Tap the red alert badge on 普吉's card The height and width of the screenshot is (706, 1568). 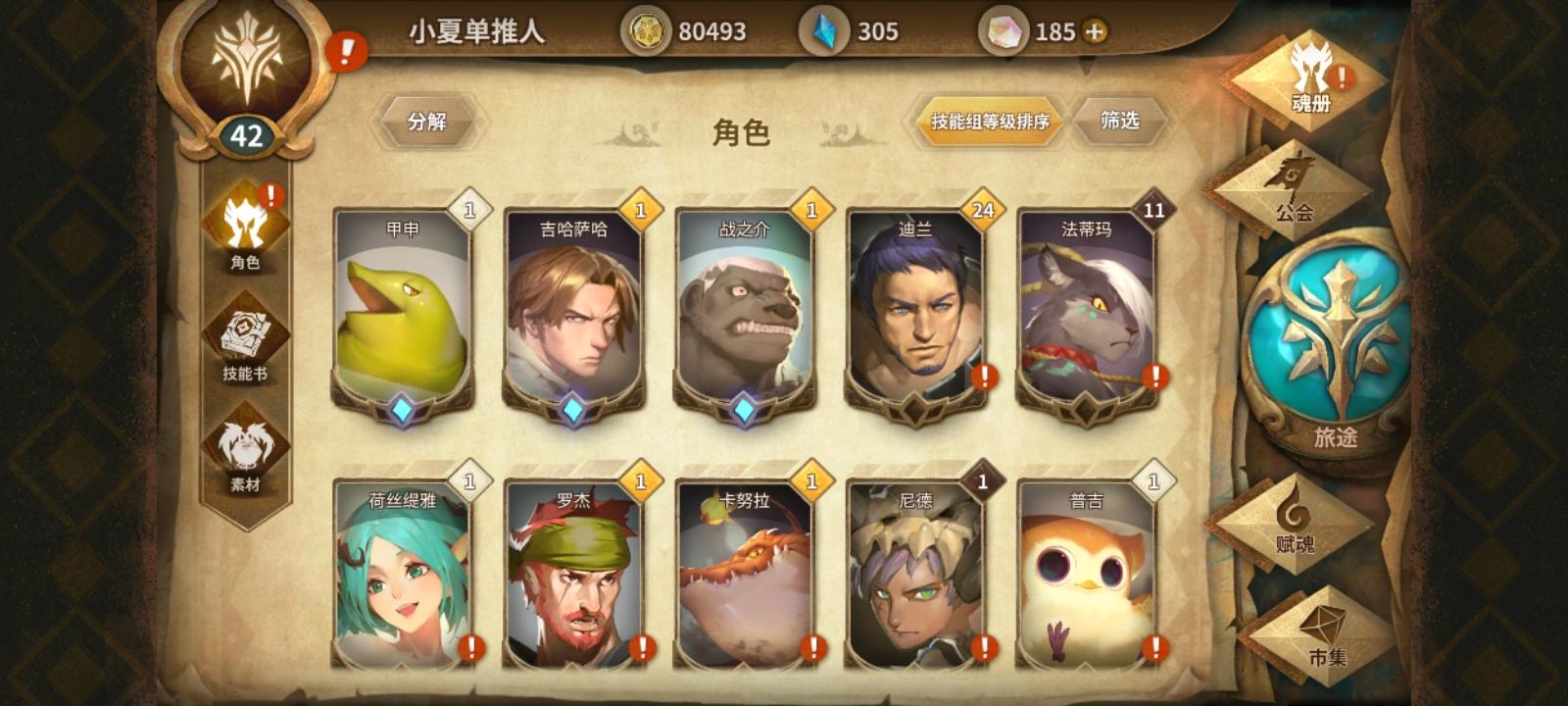point(1153,646)
